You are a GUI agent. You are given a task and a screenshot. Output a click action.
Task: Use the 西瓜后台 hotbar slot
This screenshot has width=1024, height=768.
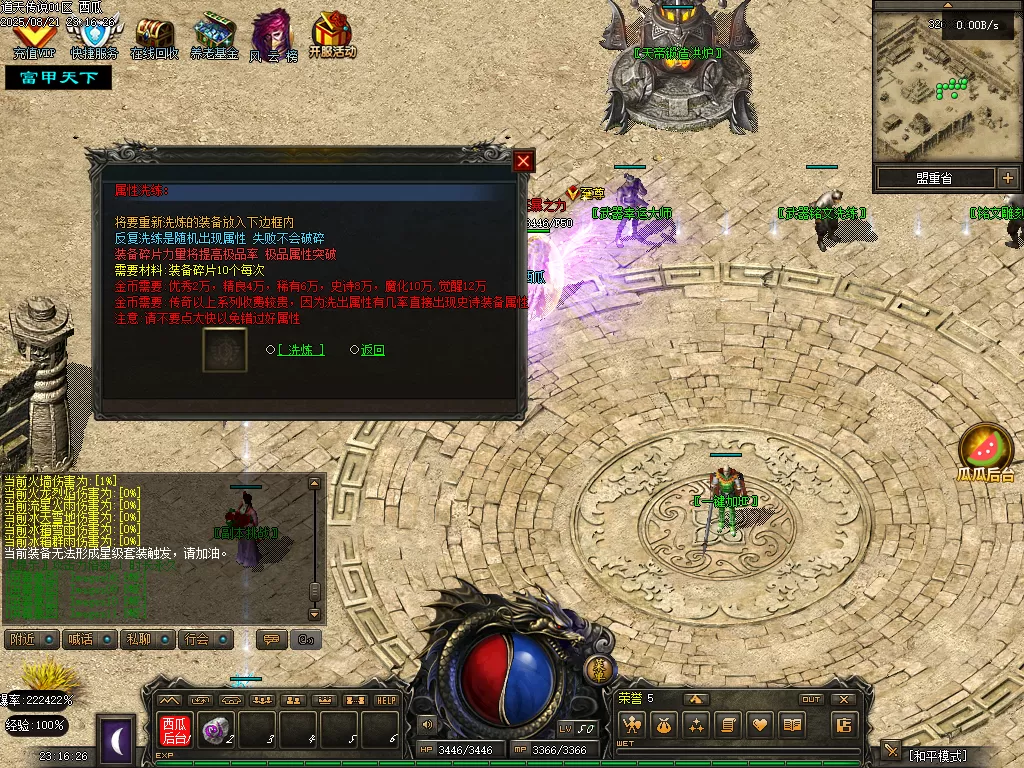coord(175,731)
